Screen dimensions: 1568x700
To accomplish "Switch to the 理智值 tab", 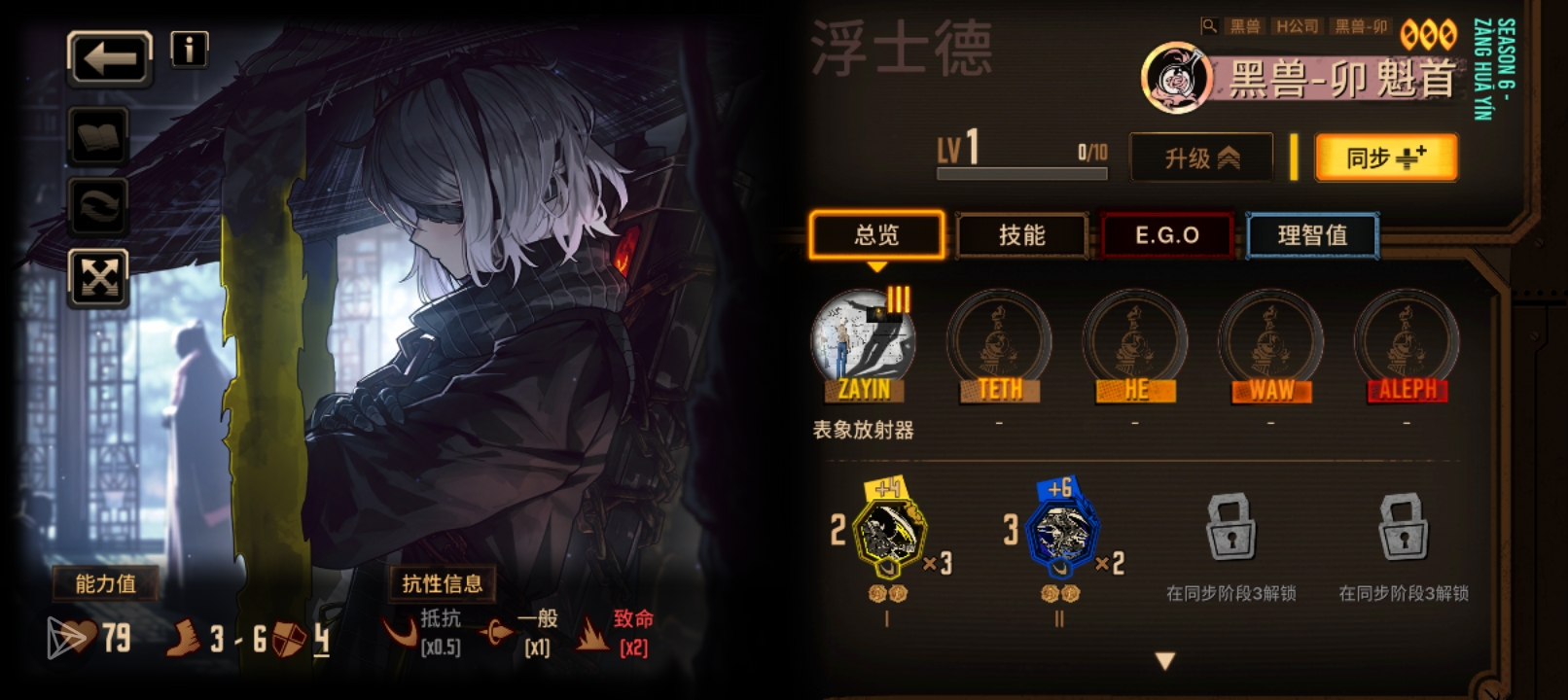I will click(x=1312, y=234).
